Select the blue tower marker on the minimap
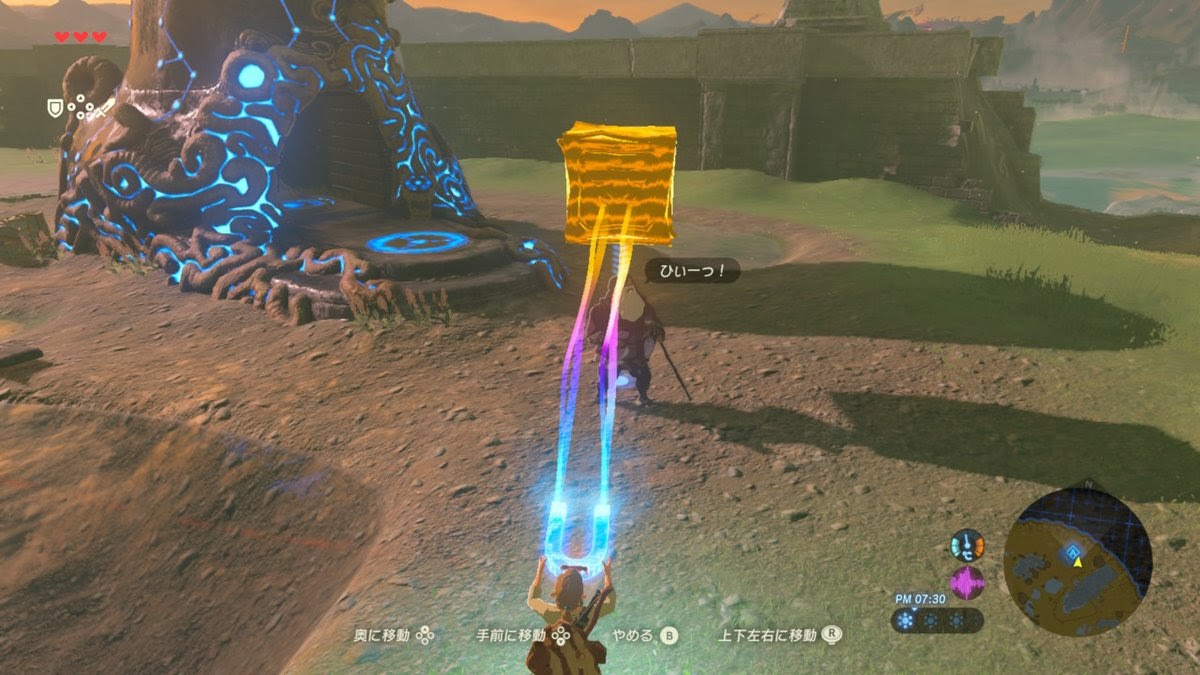 1073,551
